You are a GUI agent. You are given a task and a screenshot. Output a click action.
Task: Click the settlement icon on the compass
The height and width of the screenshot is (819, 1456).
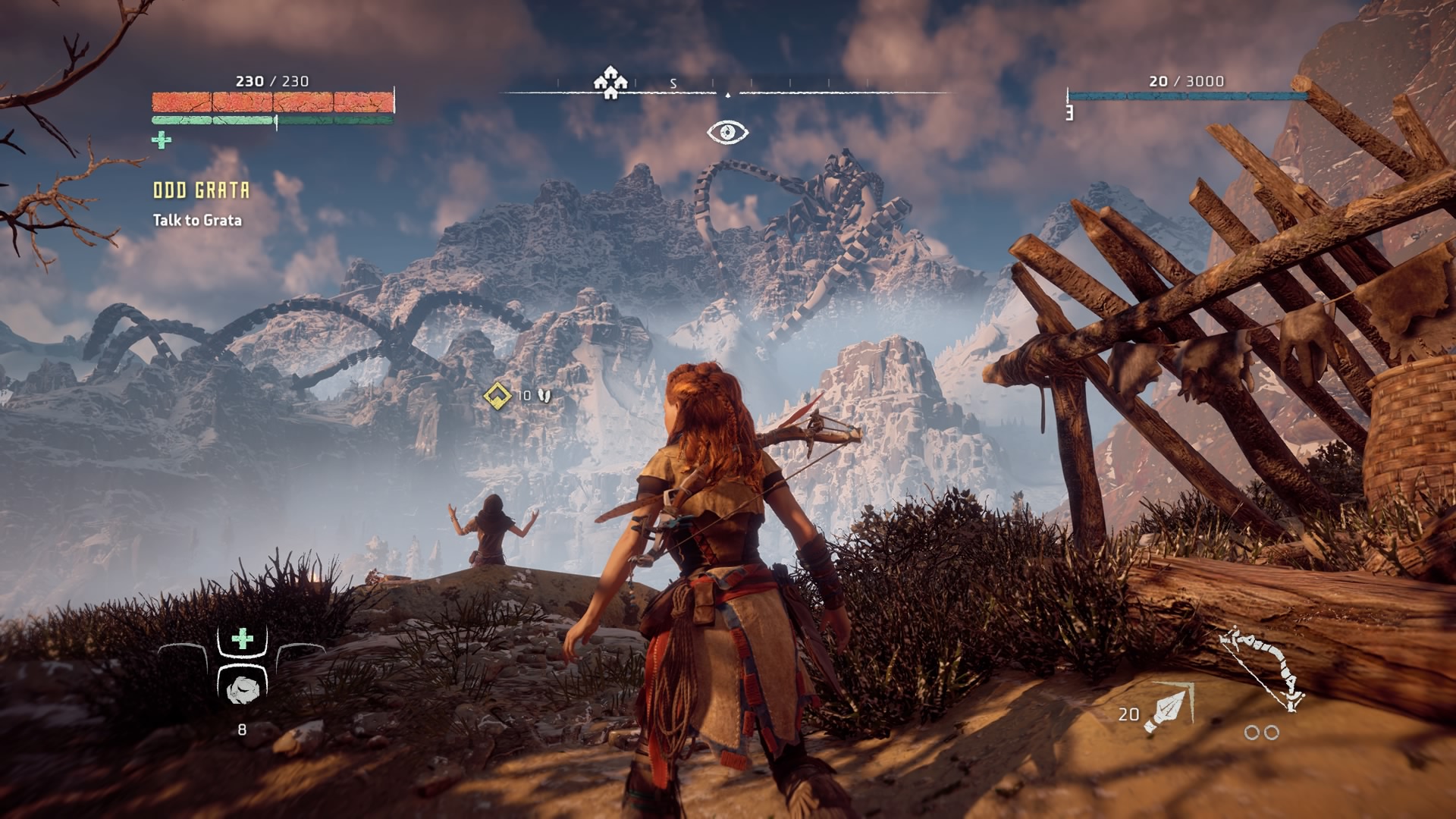pos(610,82)
